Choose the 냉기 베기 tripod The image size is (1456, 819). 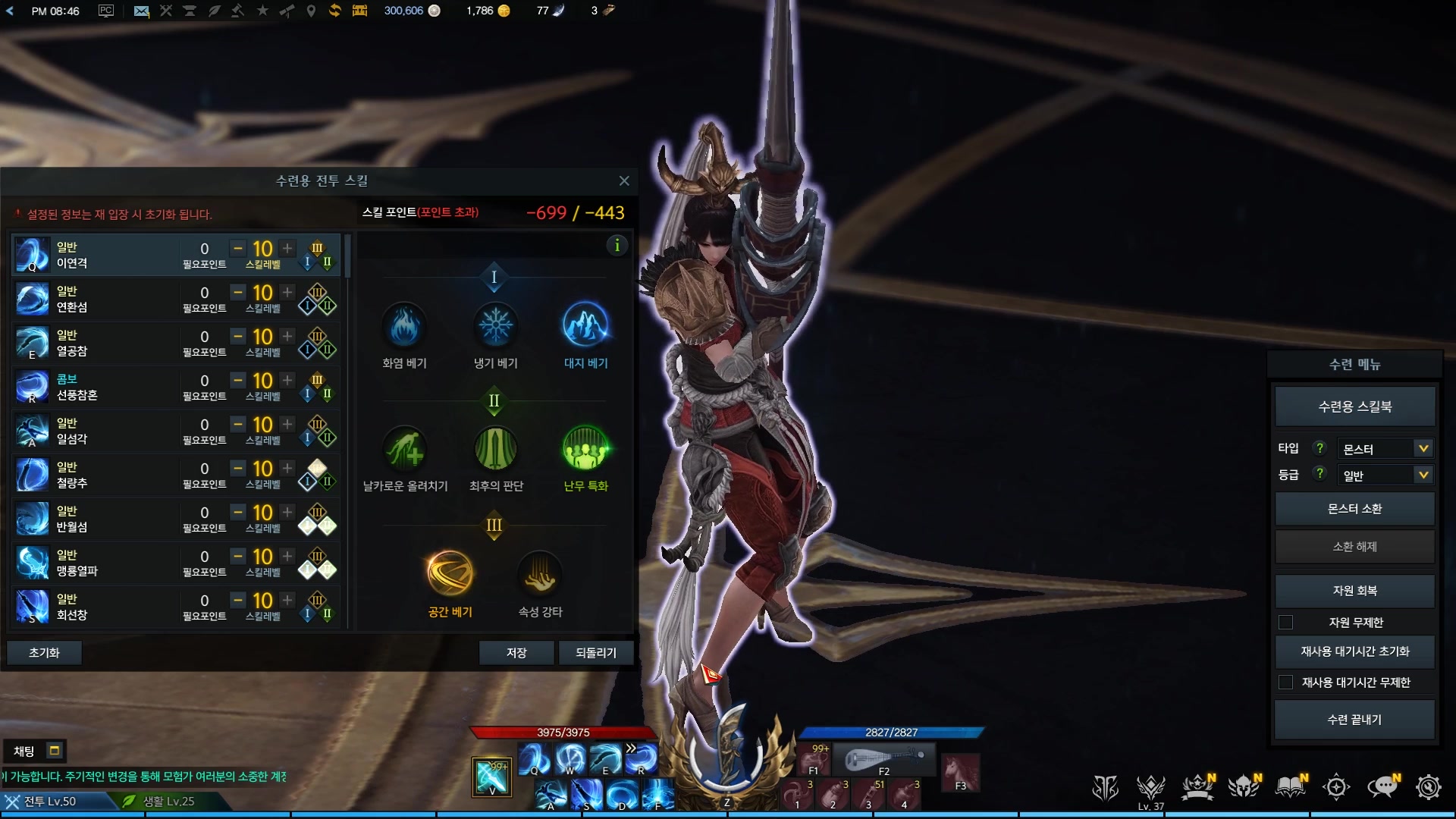pos(495,327)
